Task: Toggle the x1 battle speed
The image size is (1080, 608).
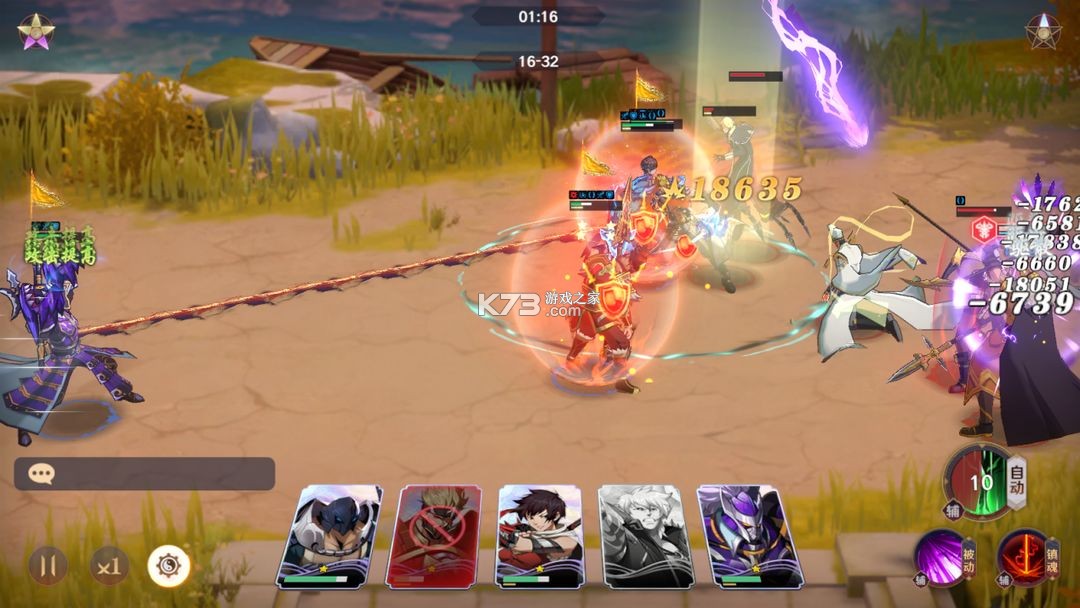Action: [109, 566]
